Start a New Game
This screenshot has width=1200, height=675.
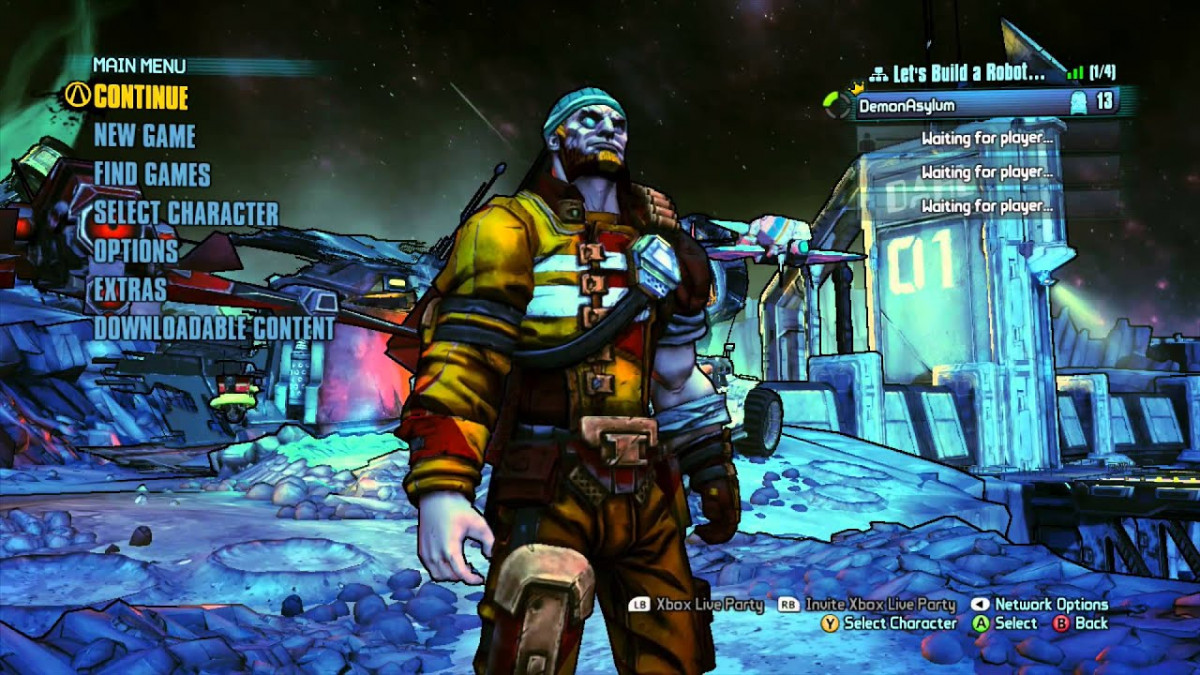(x=145, y=136)
